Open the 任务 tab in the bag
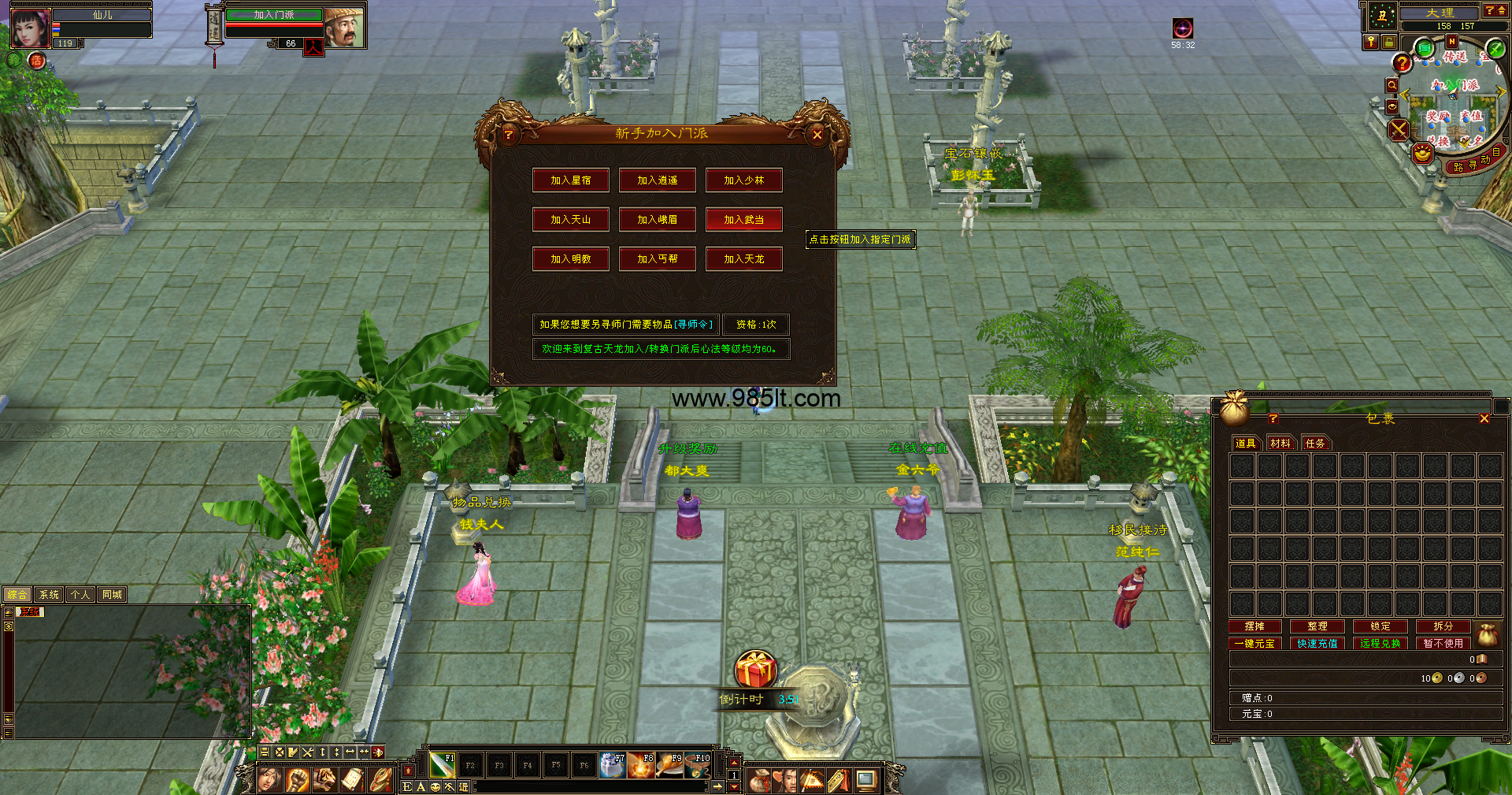1512x795 pixels. click(1315, 444)
